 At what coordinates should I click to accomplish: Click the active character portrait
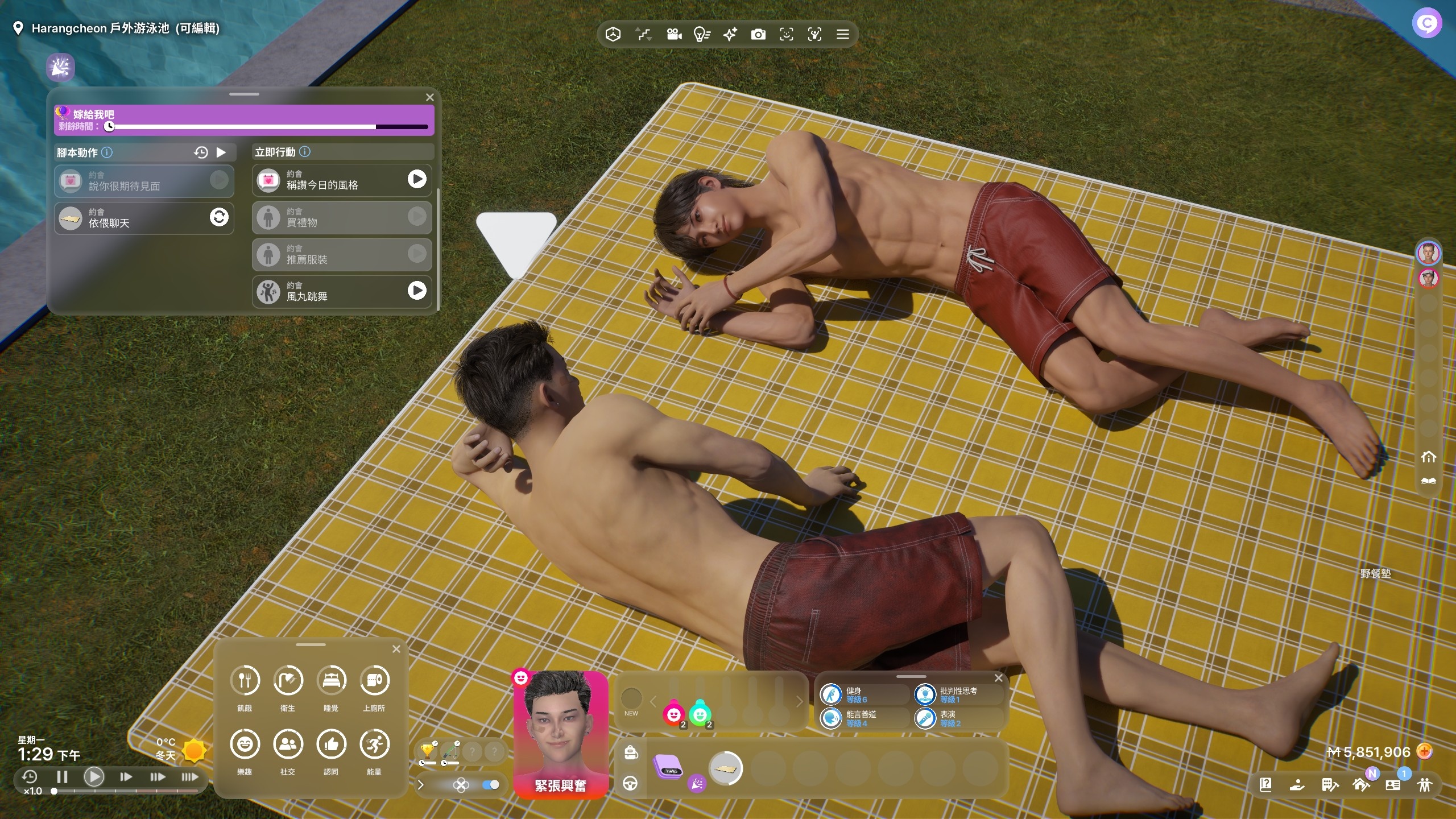tap(560, 728)
